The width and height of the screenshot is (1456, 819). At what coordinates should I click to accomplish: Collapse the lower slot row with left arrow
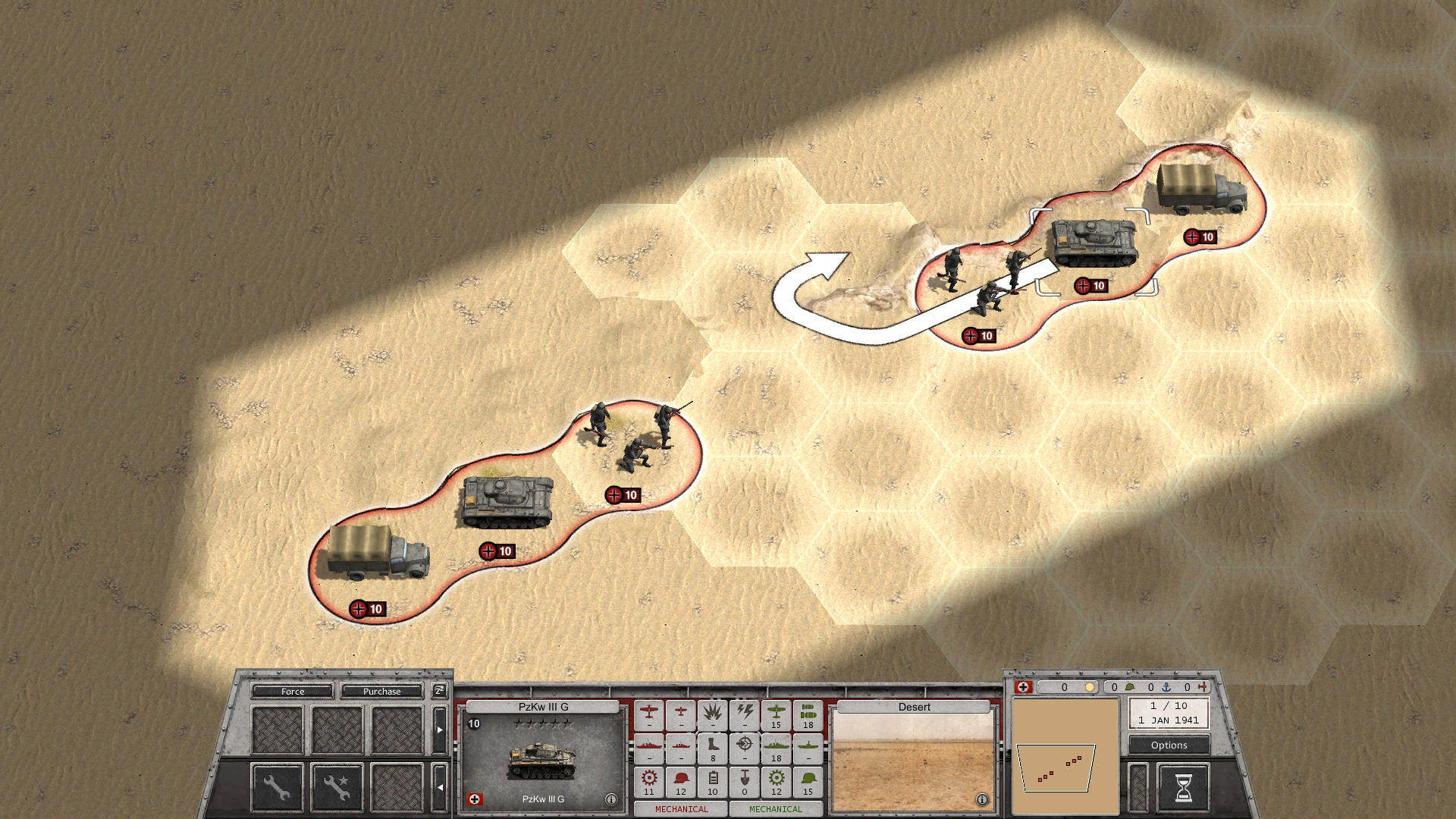click(x=440, y=786)
